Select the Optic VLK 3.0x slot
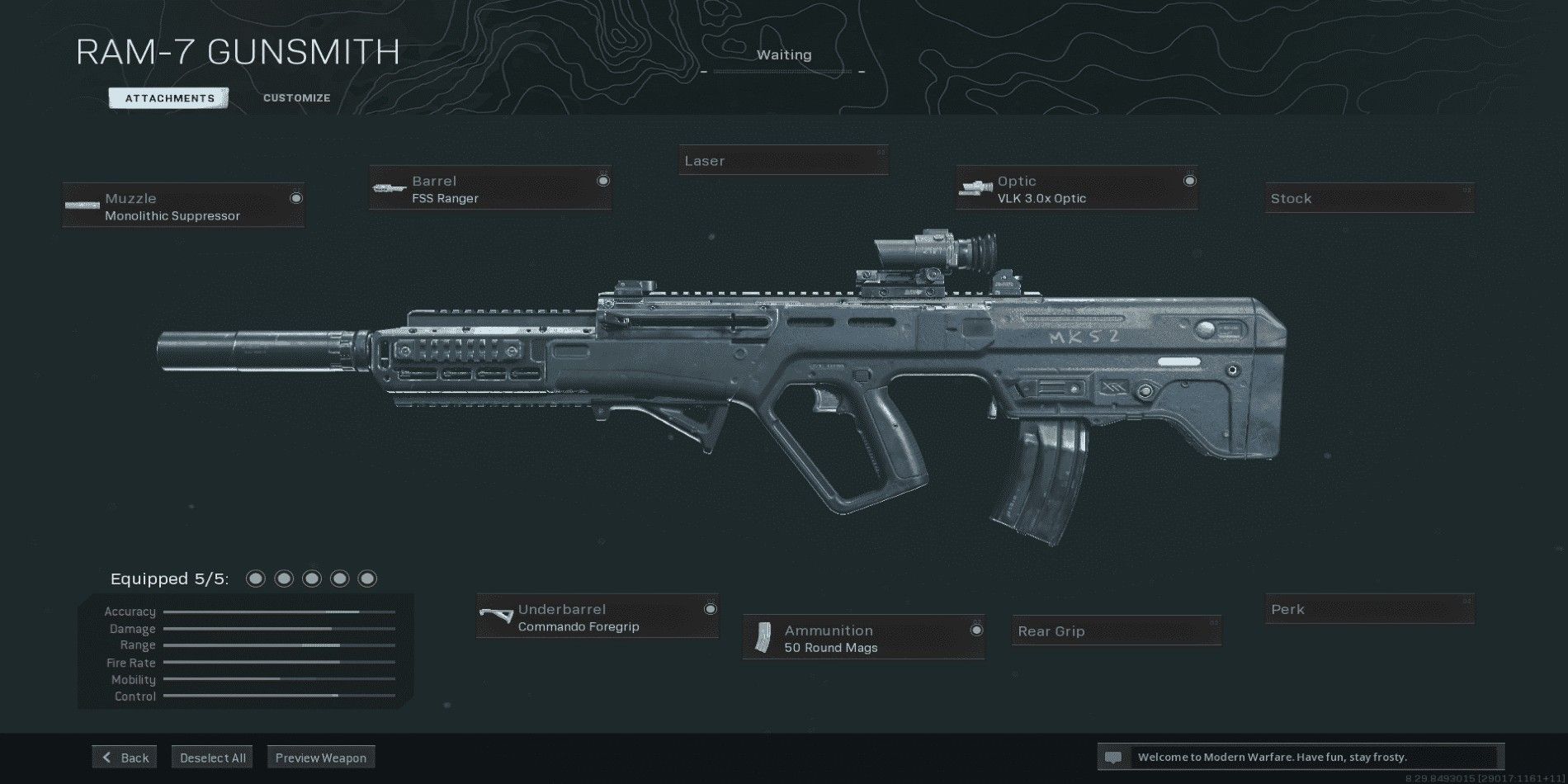The height and width of the screenshot is (784, 1568). click(x=1076, y=189)
